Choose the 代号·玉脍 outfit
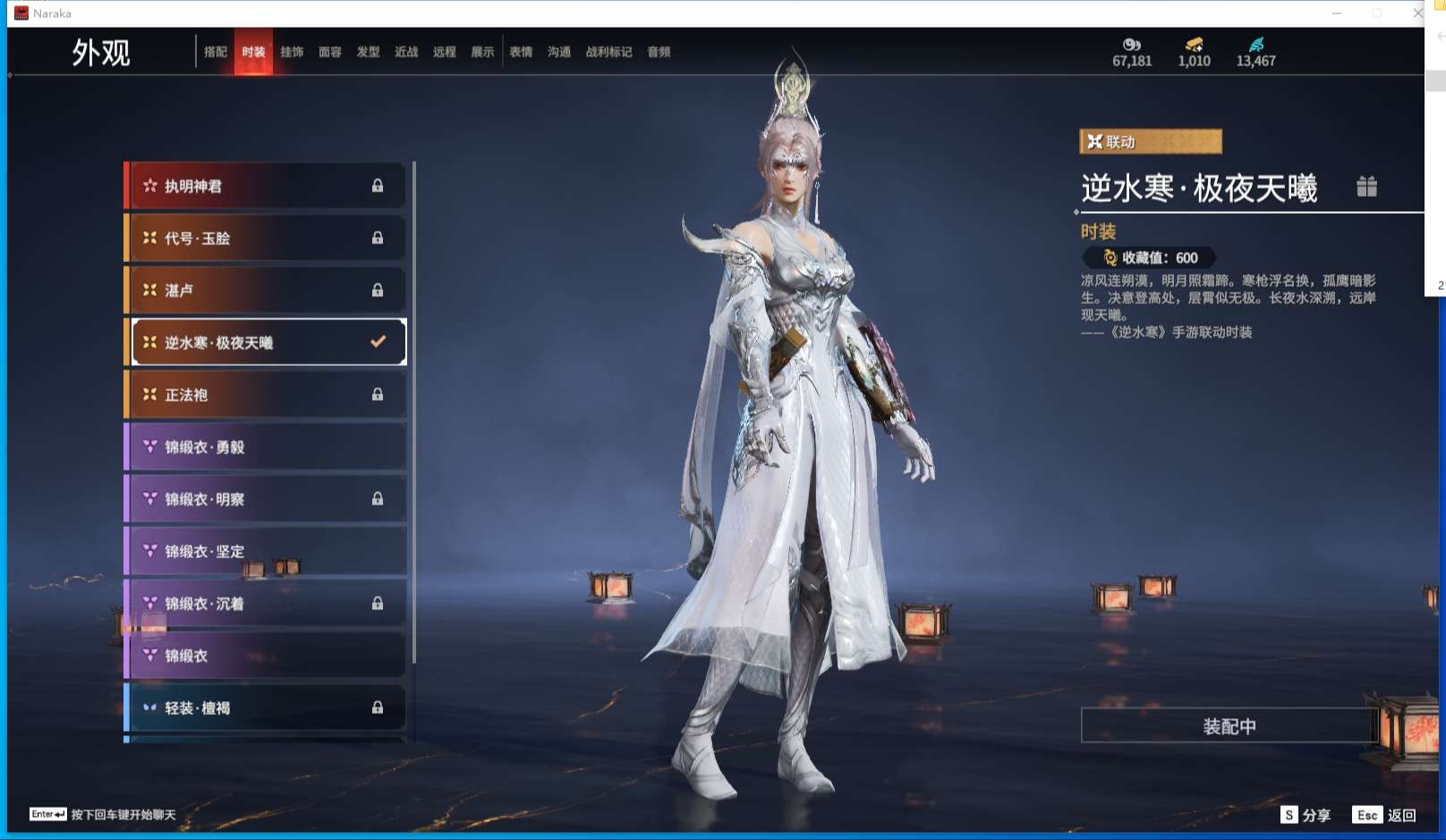Viewport: 1446px width, 840px height. coord(266,238)
